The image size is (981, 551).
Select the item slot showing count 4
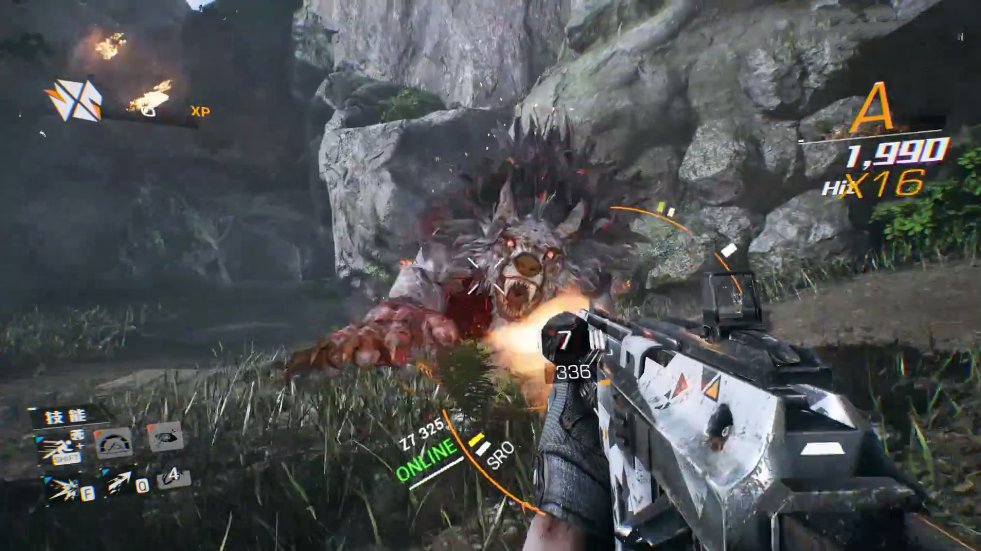coord(172,477)
